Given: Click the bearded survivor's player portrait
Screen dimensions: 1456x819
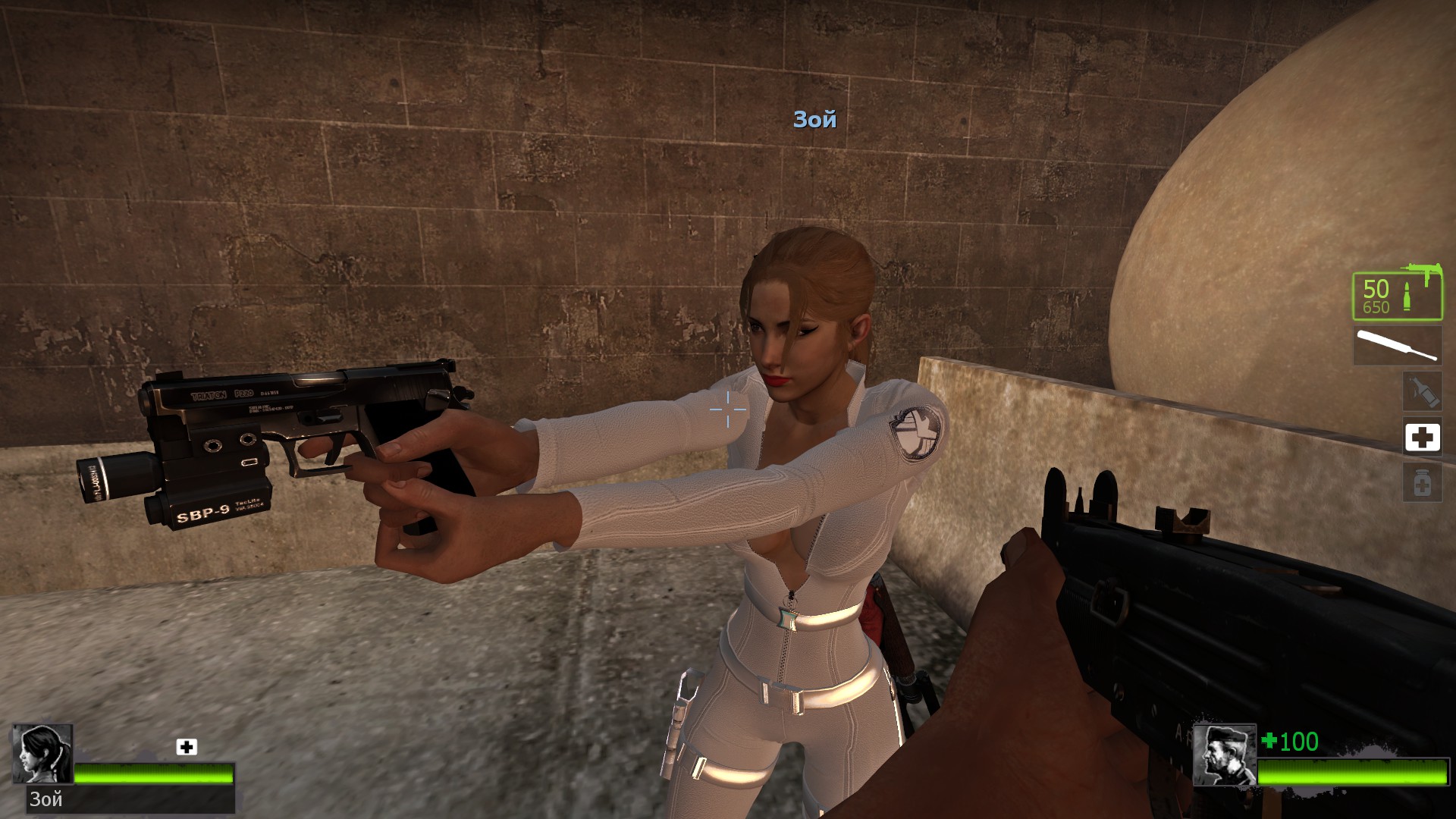Looking at the screenshot, I should [1223, 755].
